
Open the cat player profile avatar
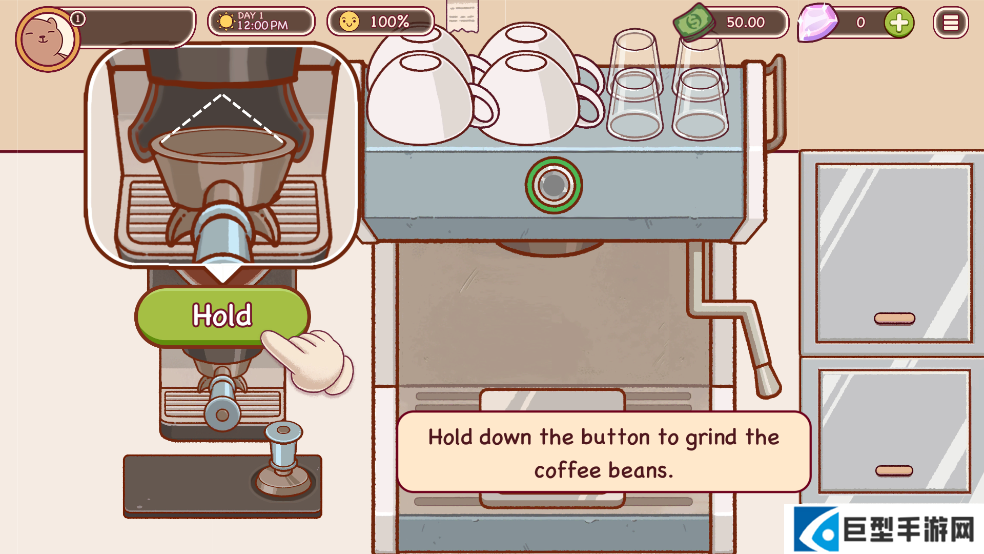click(x=43, y=38)
